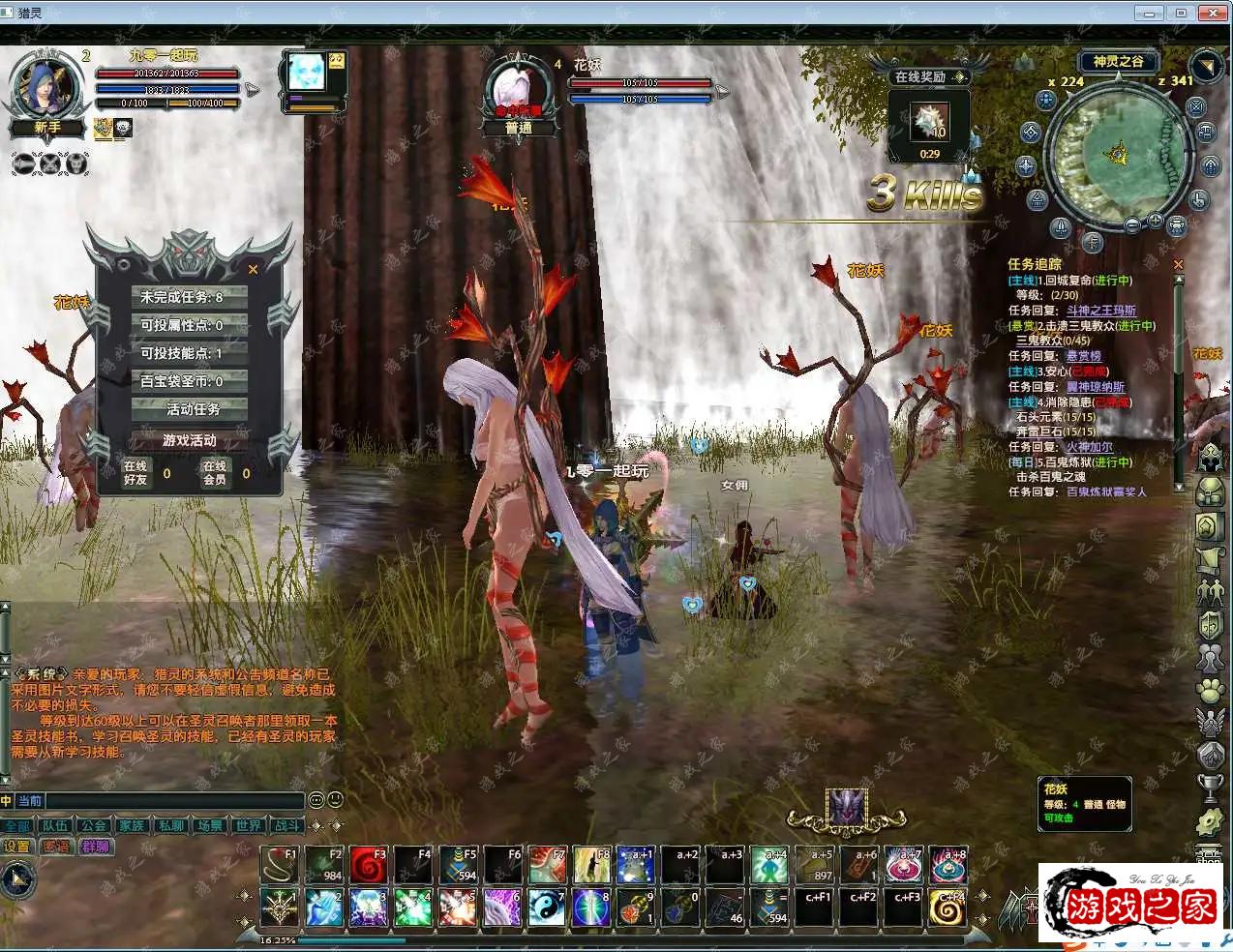
Task: Close the game window
Action: coord(1212,13)
